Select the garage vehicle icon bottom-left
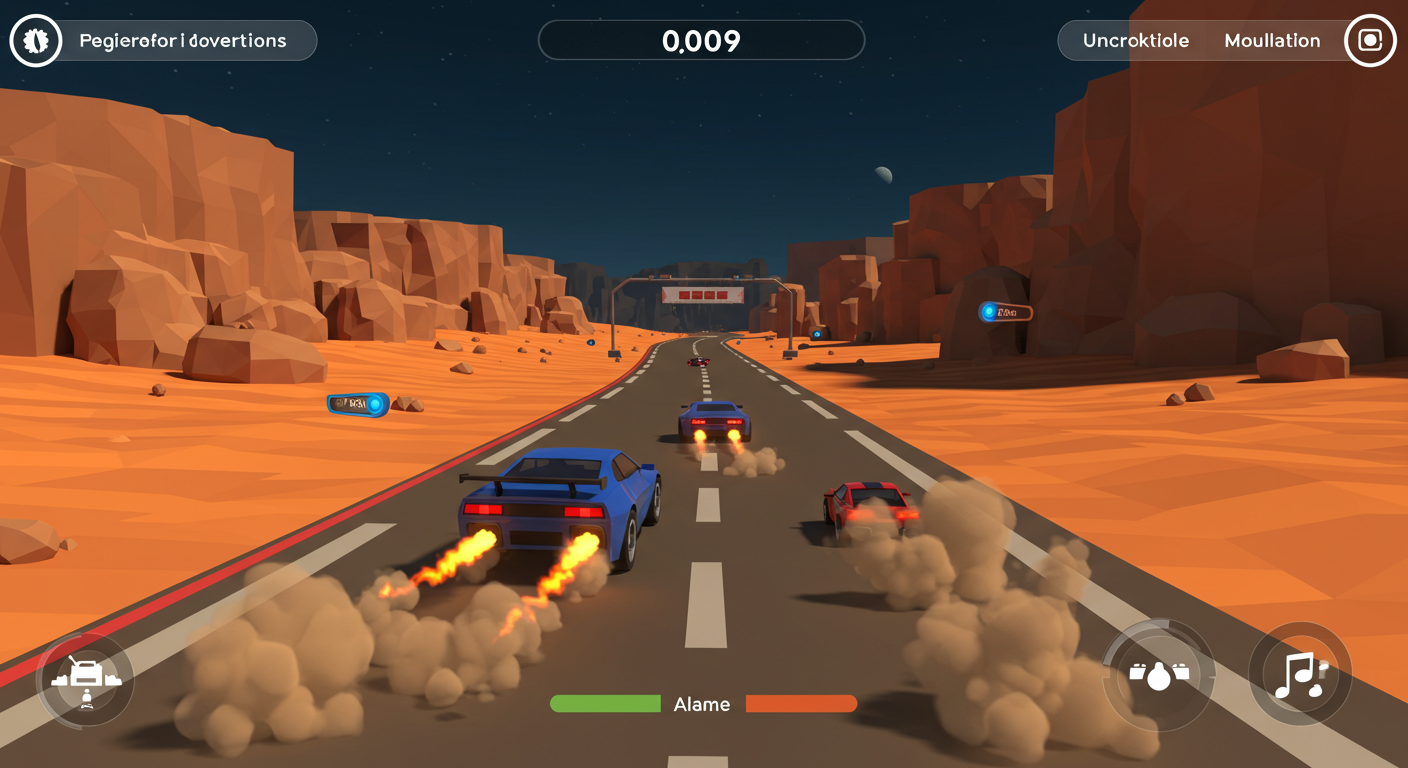Screen dimensions: 1408x768 tap(85, 679)
